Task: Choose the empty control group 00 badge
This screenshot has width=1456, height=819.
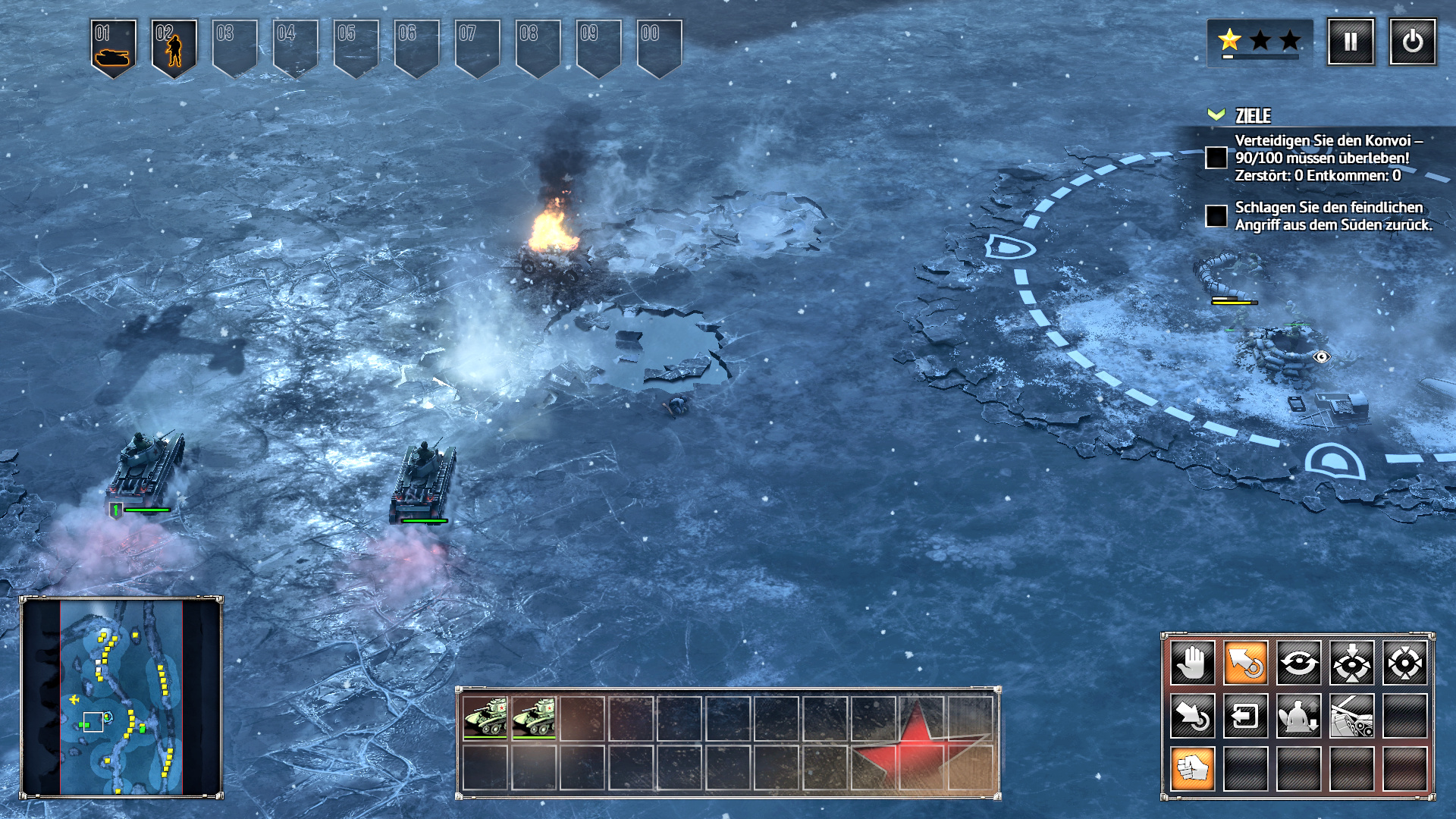Action: click(659, 47)
